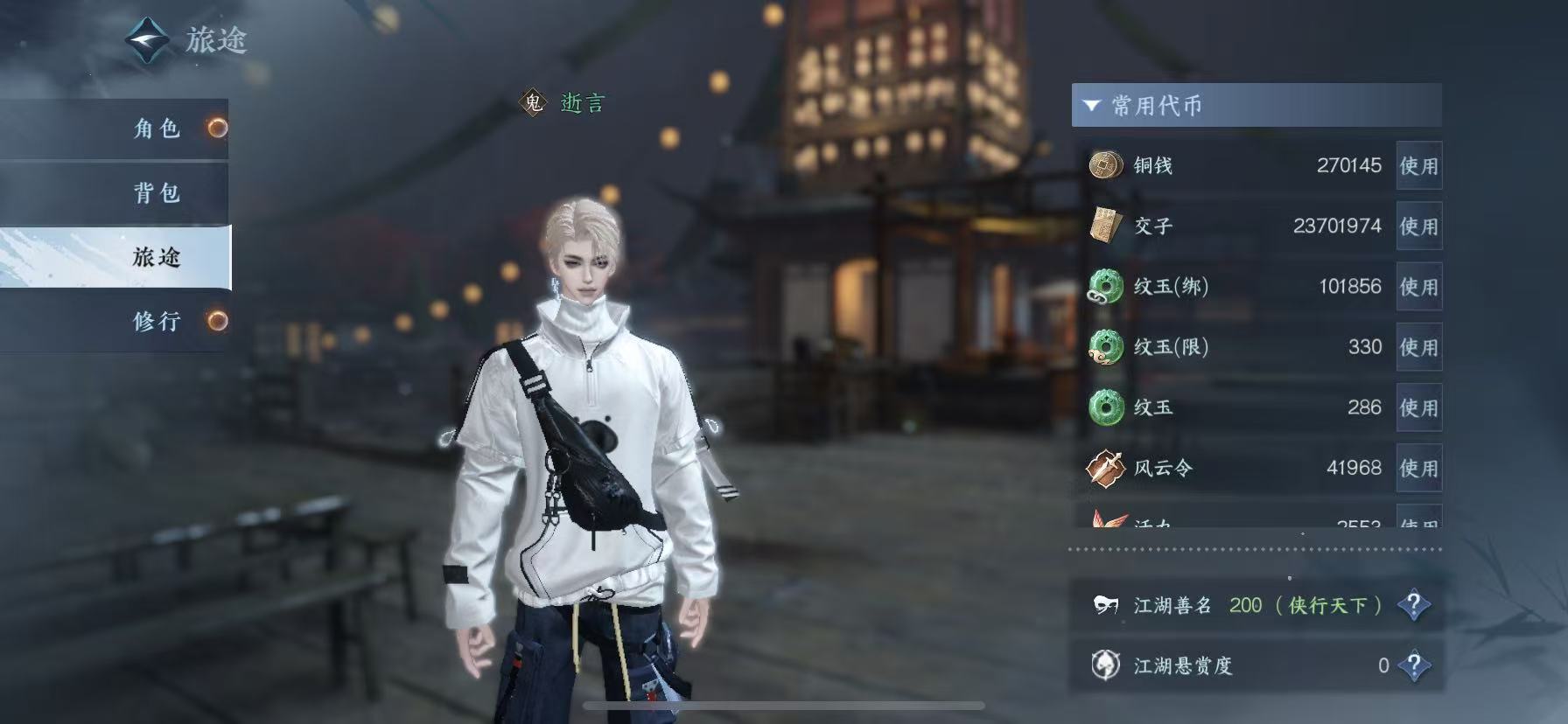Use the 纹玉 with 286 count
Screen dimensions: 1568x724
[1418, 407]
